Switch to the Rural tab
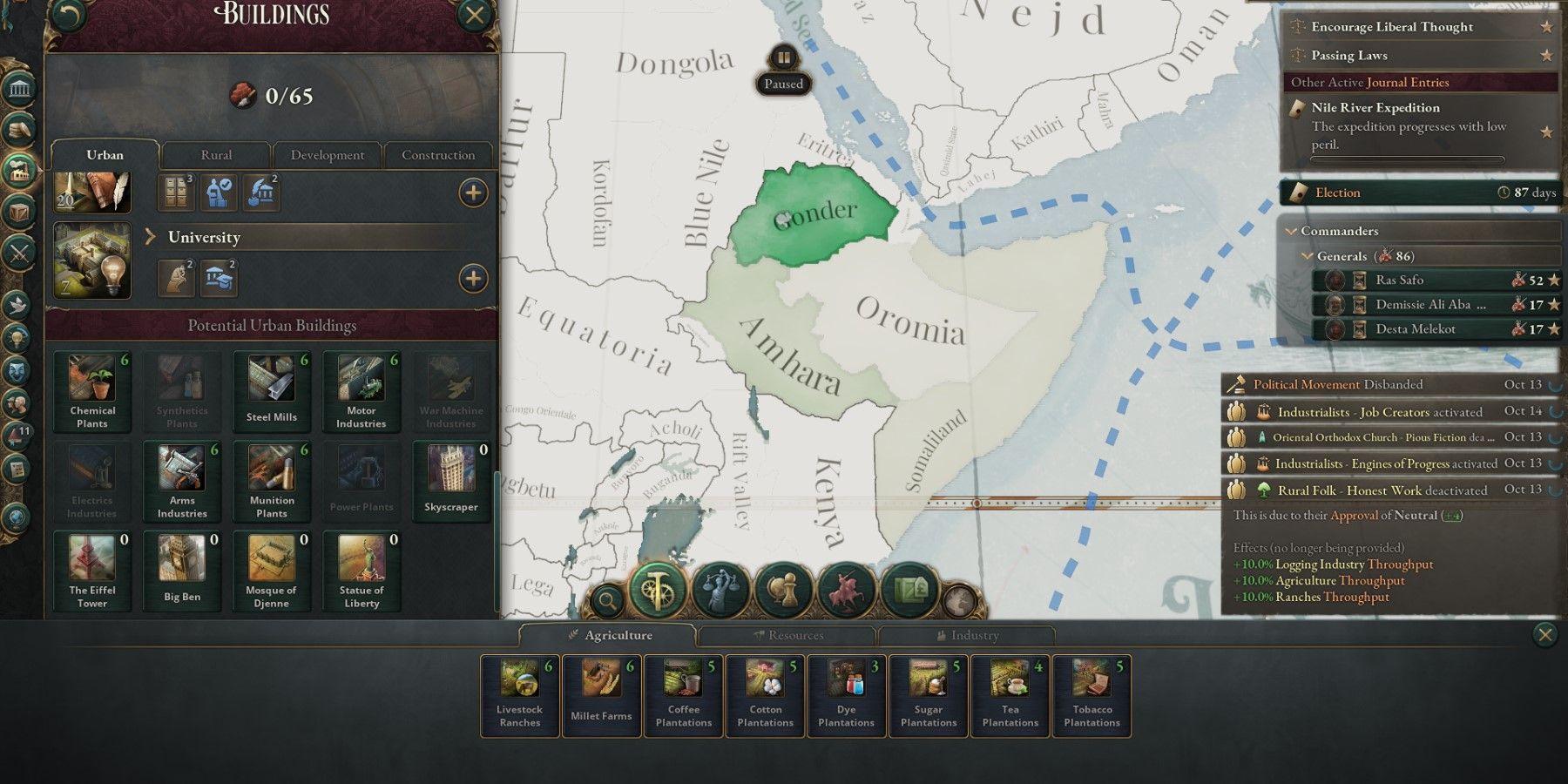The image size is (1568, 784). click(x=215, y=154)
